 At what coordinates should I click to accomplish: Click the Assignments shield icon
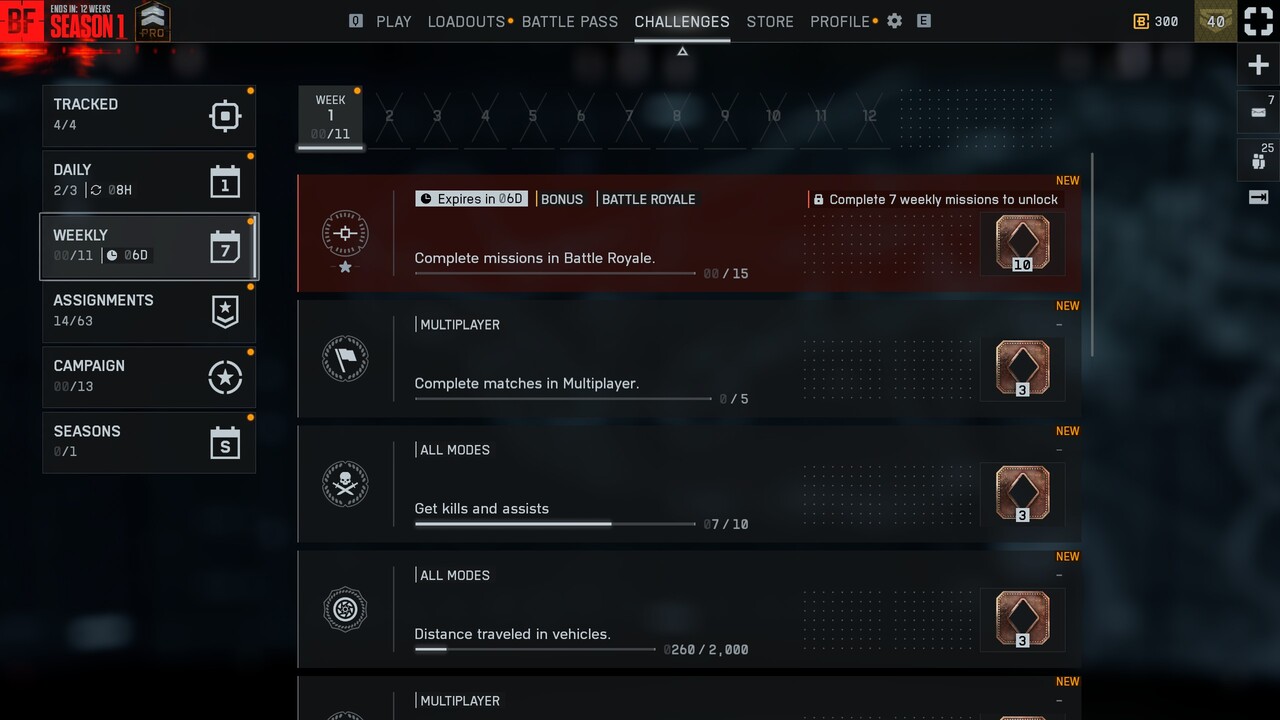pyautogui.click(x=224, y=312)
